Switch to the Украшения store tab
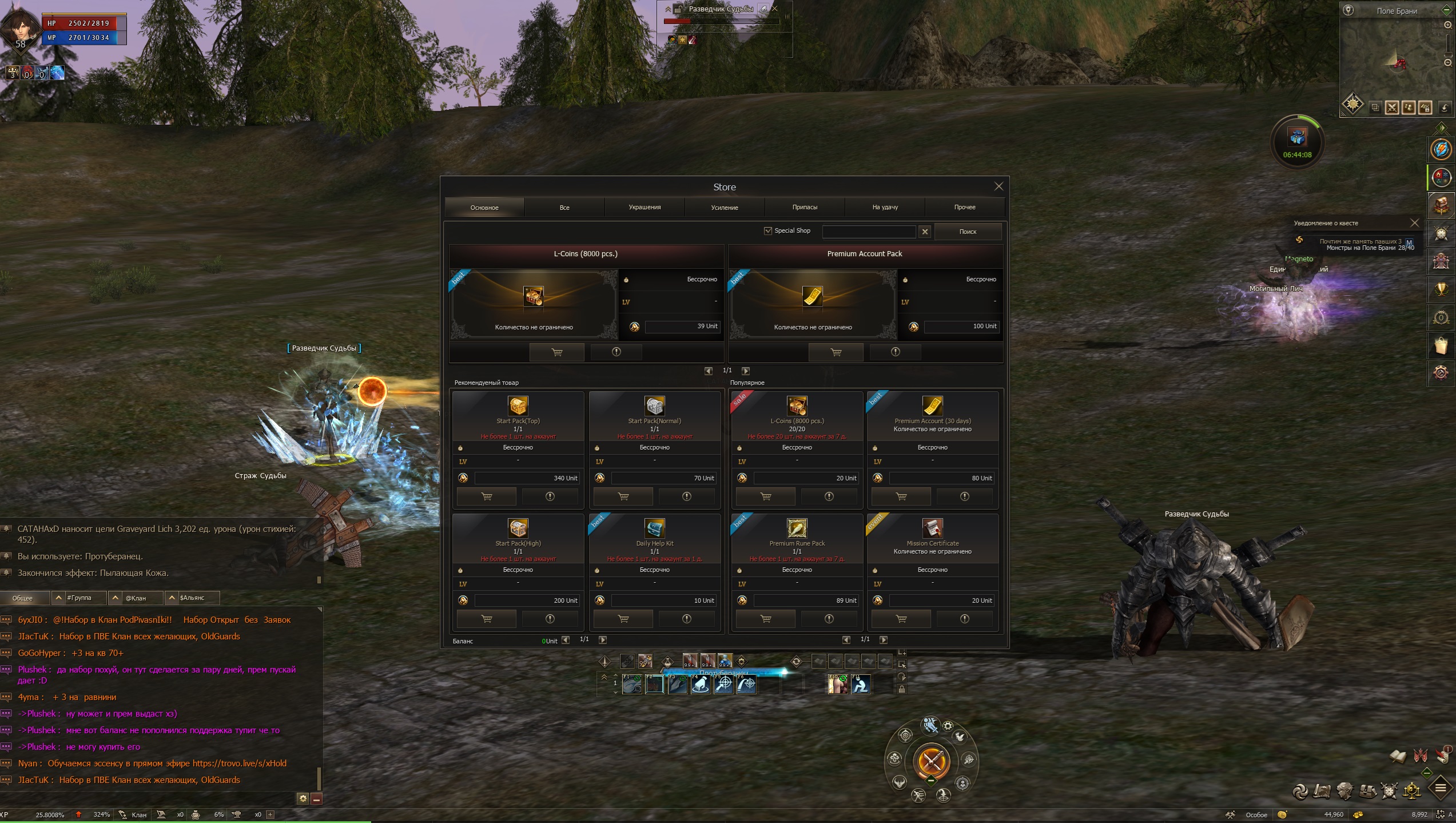 [645, 207]
